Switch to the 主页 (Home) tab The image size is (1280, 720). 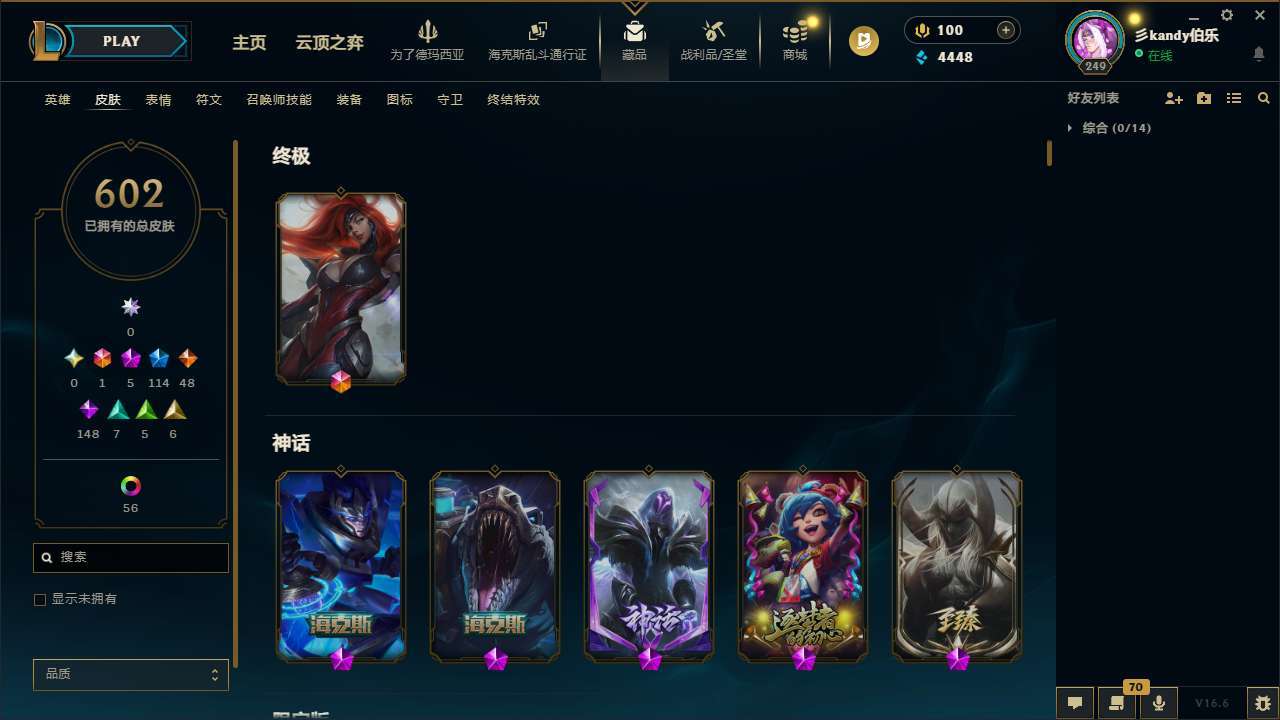point(248,43)
